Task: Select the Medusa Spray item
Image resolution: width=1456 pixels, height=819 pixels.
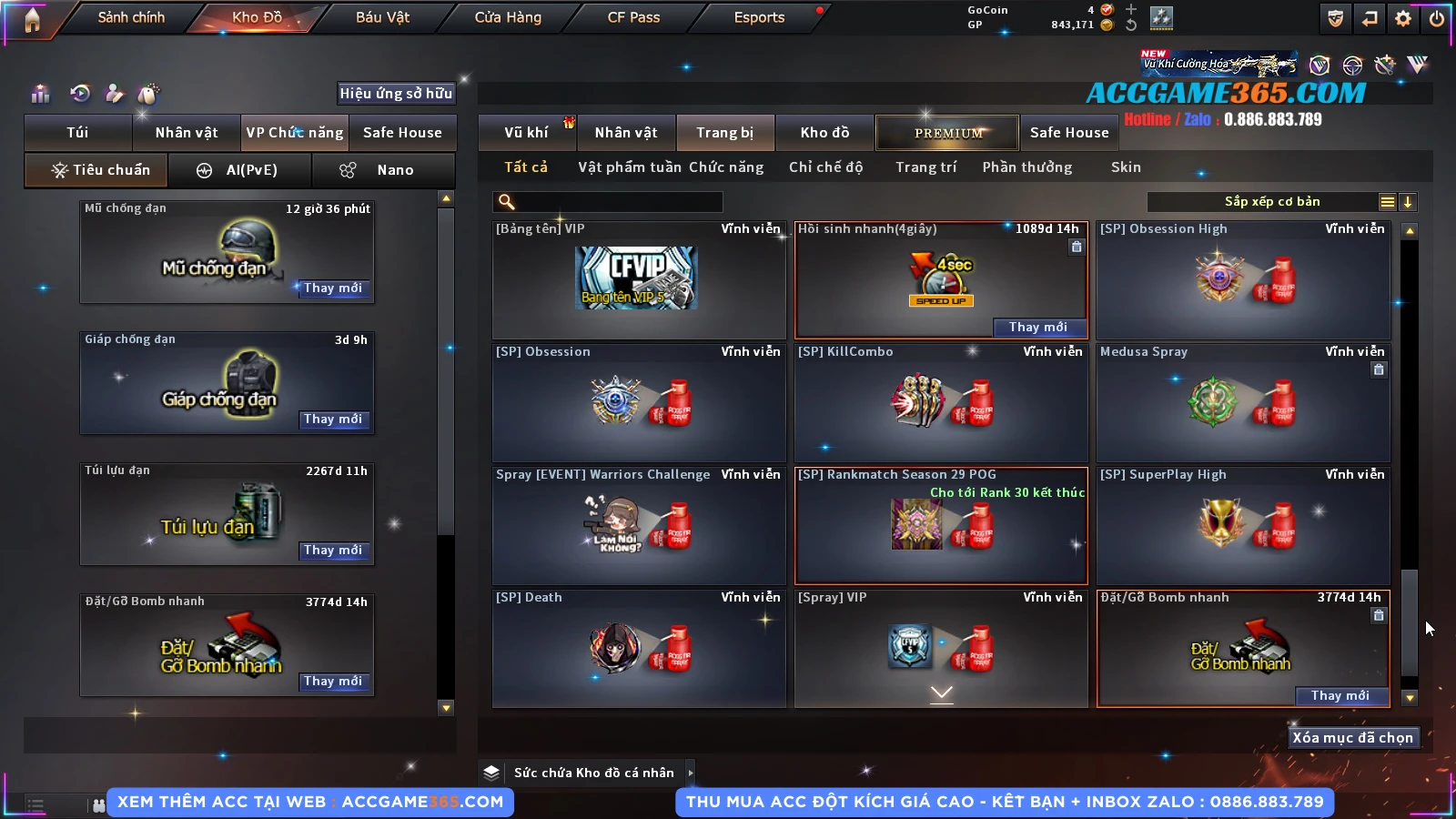Action: (1243, 402)
